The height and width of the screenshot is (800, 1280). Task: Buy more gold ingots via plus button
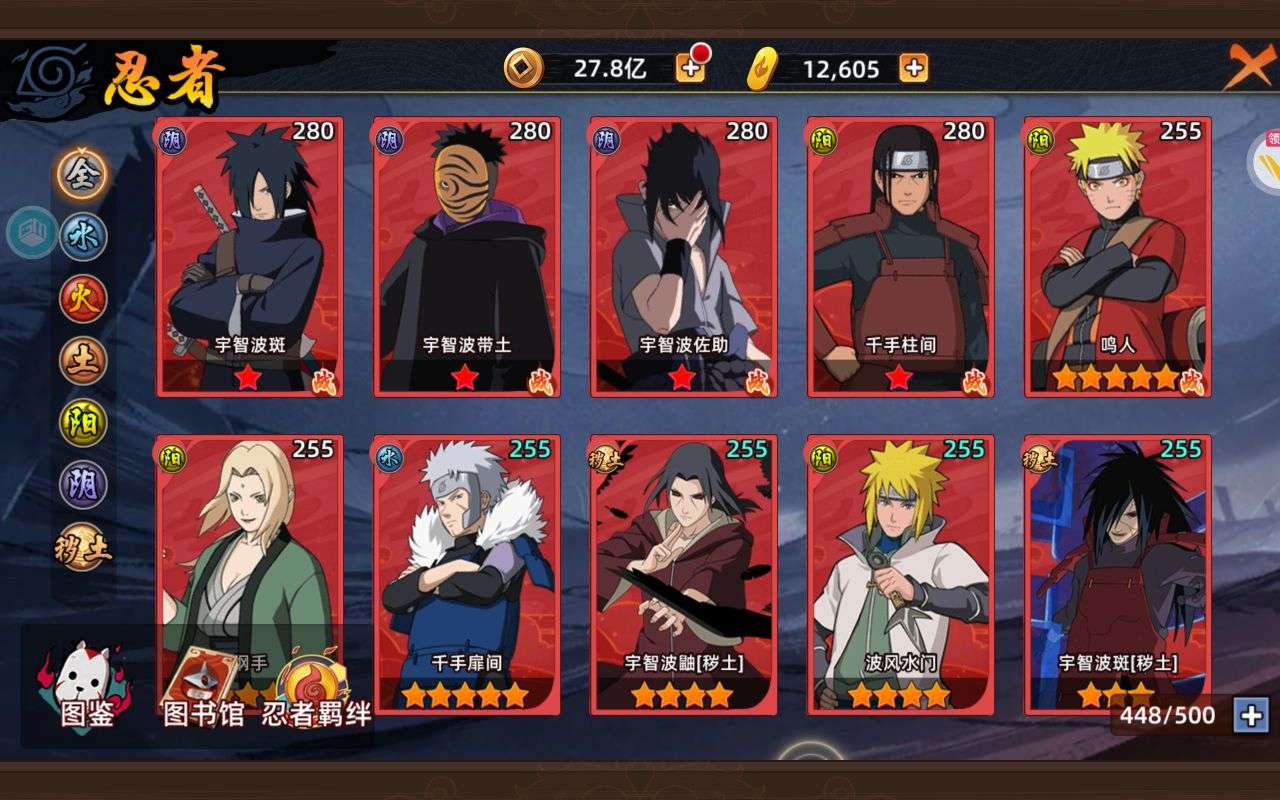coord(913,68)
